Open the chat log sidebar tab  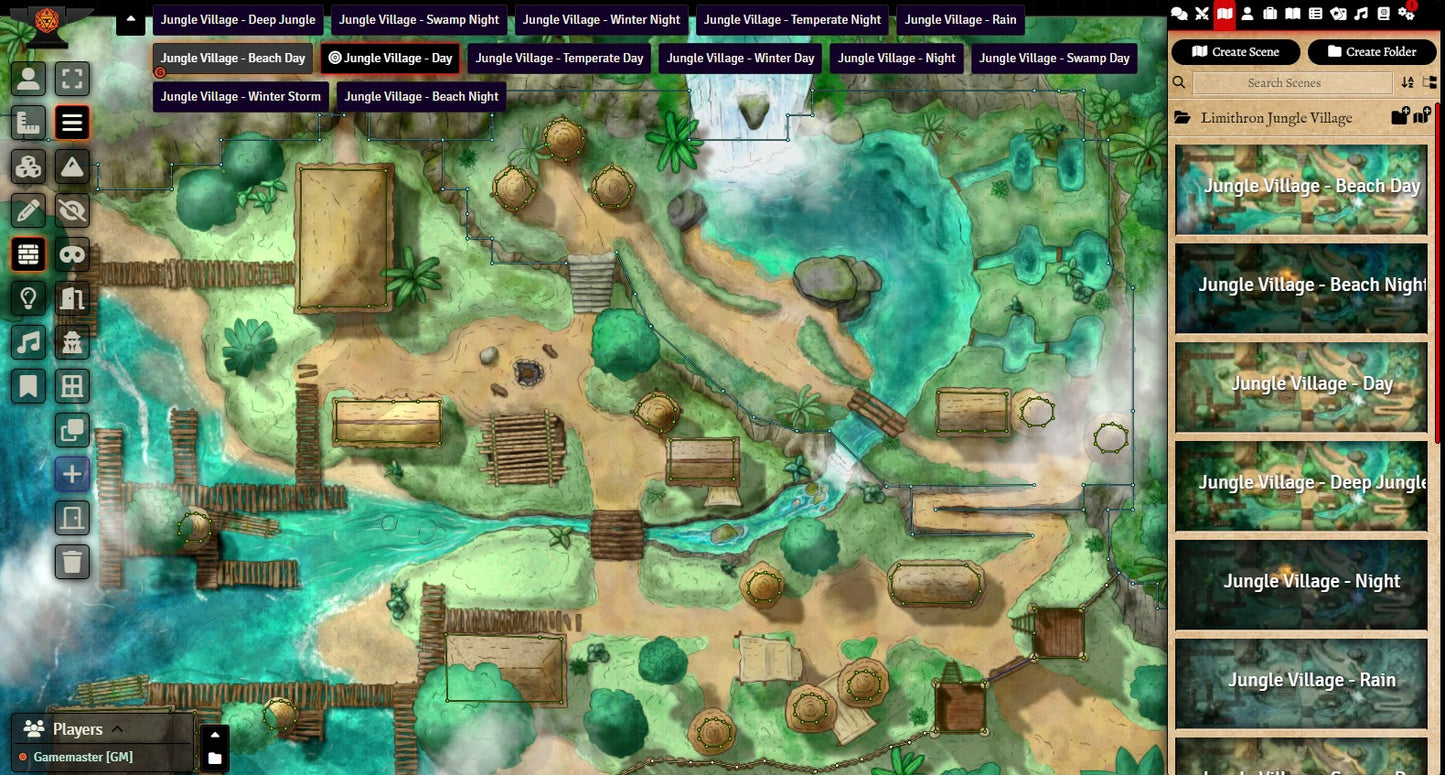click(1180, 14)
